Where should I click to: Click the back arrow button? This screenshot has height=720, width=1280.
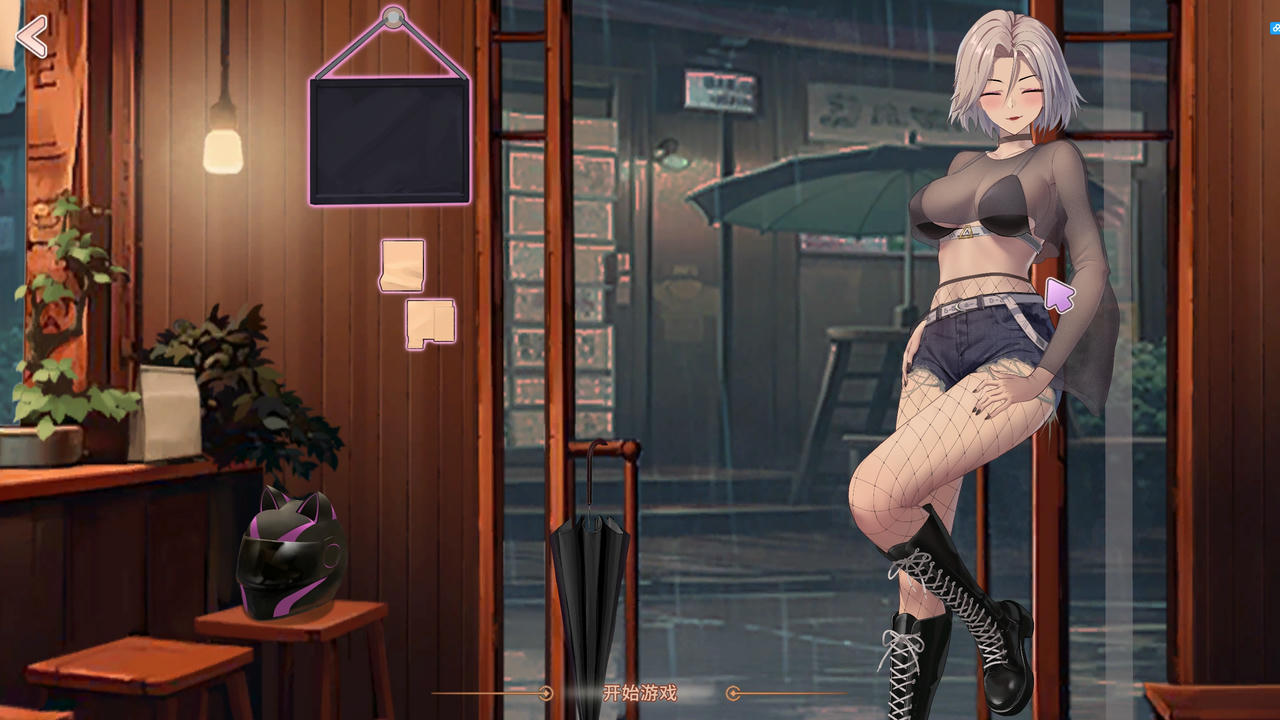point(31,37)
